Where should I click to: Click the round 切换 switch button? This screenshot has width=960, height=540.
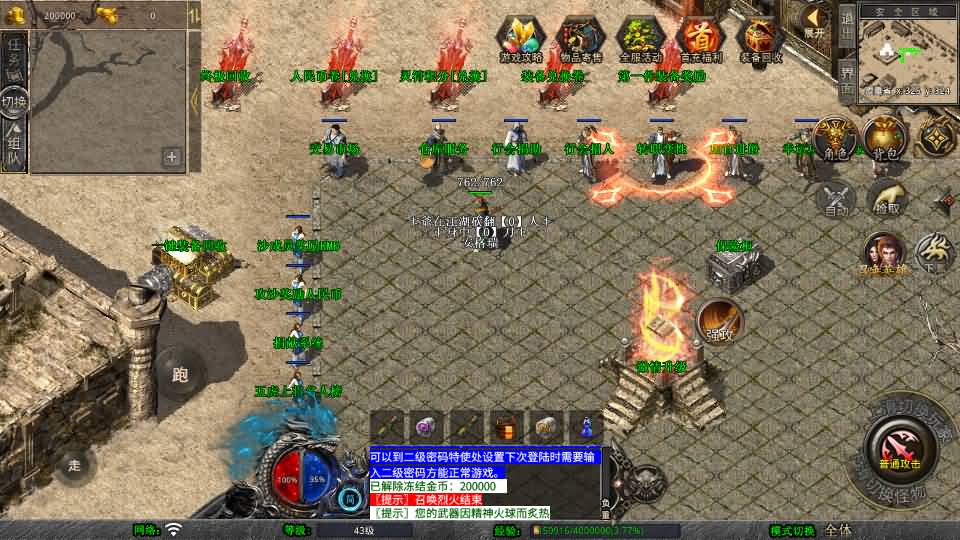[x=14, y=102]
